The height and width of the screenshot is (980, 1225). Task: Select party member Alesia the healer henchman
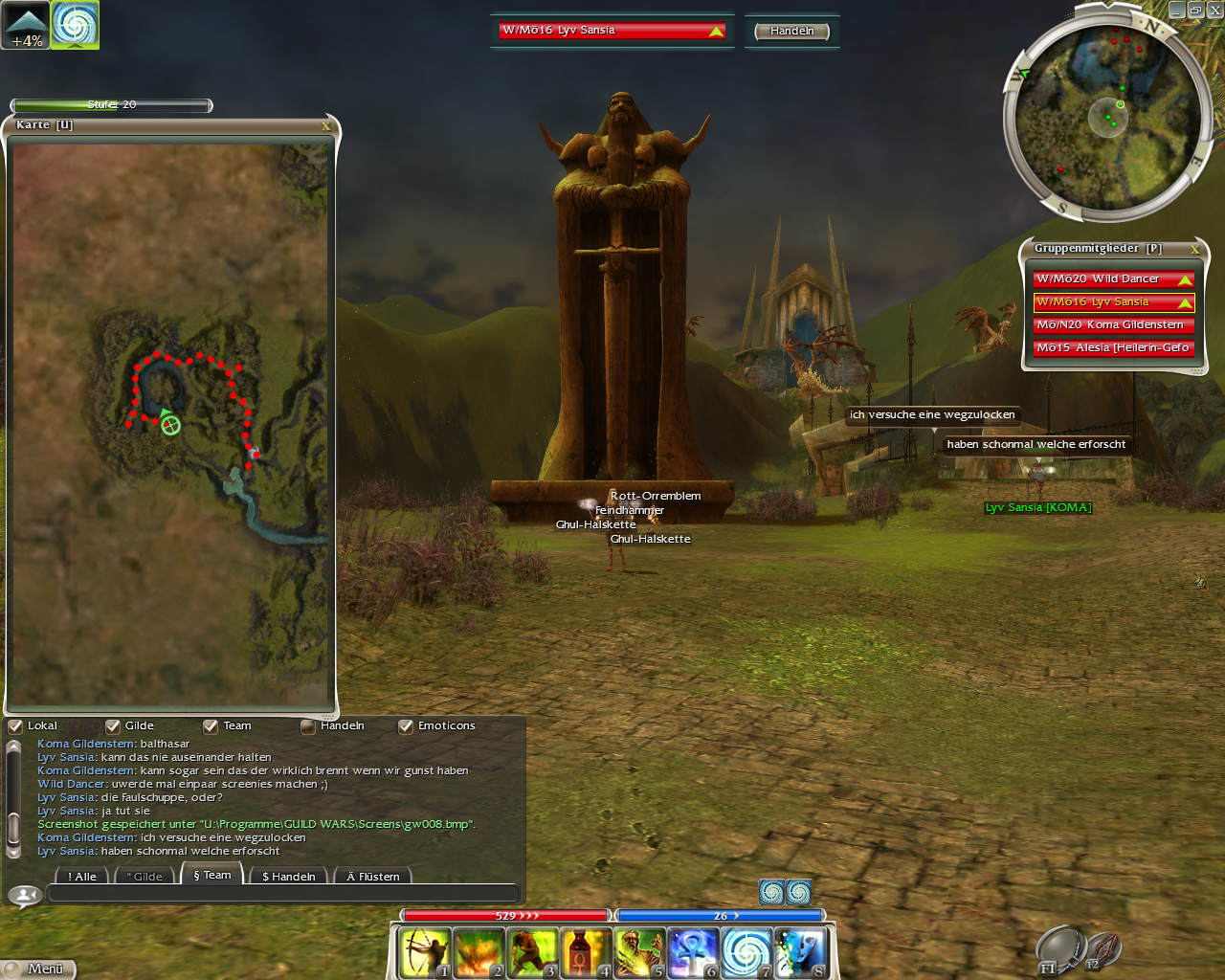pyautogui.click(x=1113, y=348)
